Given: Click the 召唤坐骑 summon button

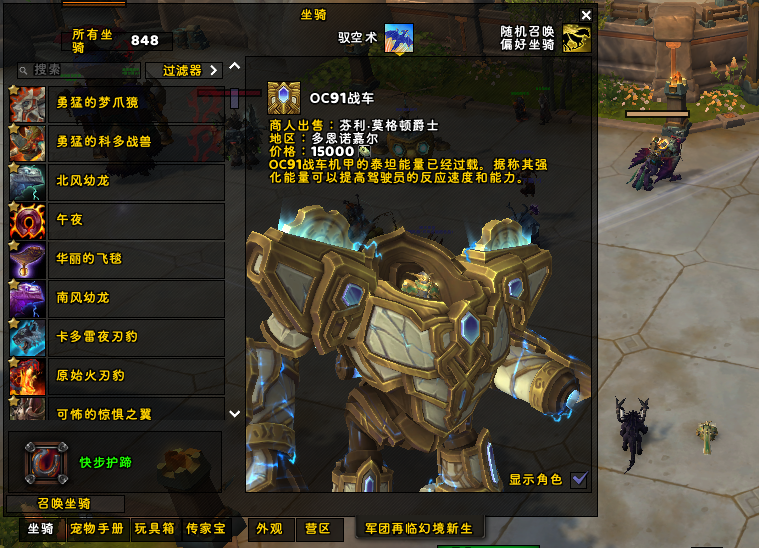Looking at the screenshot, I should tap(65, 504).
